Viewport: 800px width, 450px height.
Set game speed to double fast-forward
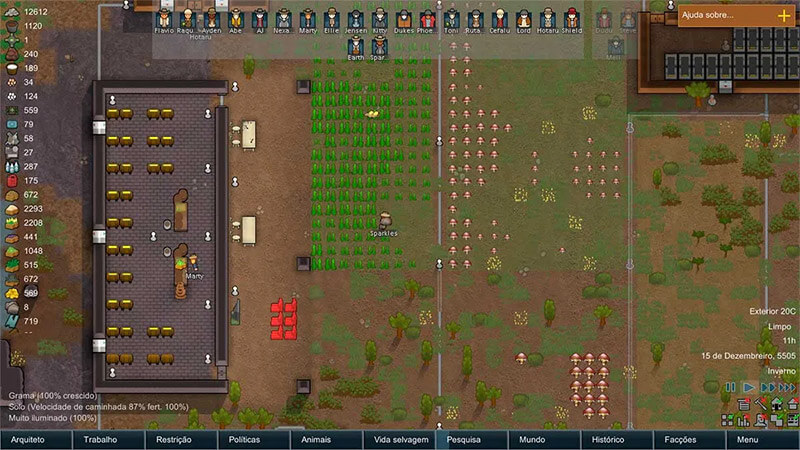pos(766,387)
